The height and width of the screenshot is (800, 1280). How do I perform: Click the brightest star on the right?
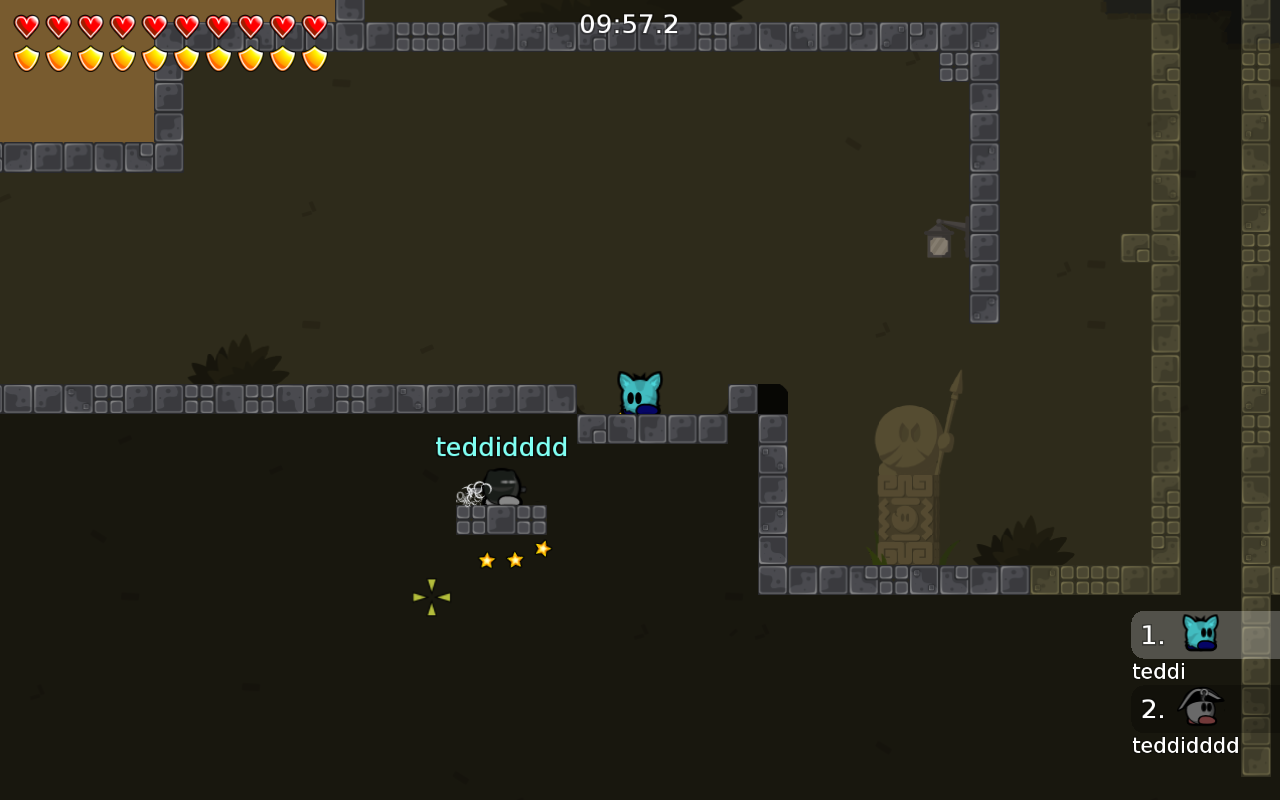542,548
